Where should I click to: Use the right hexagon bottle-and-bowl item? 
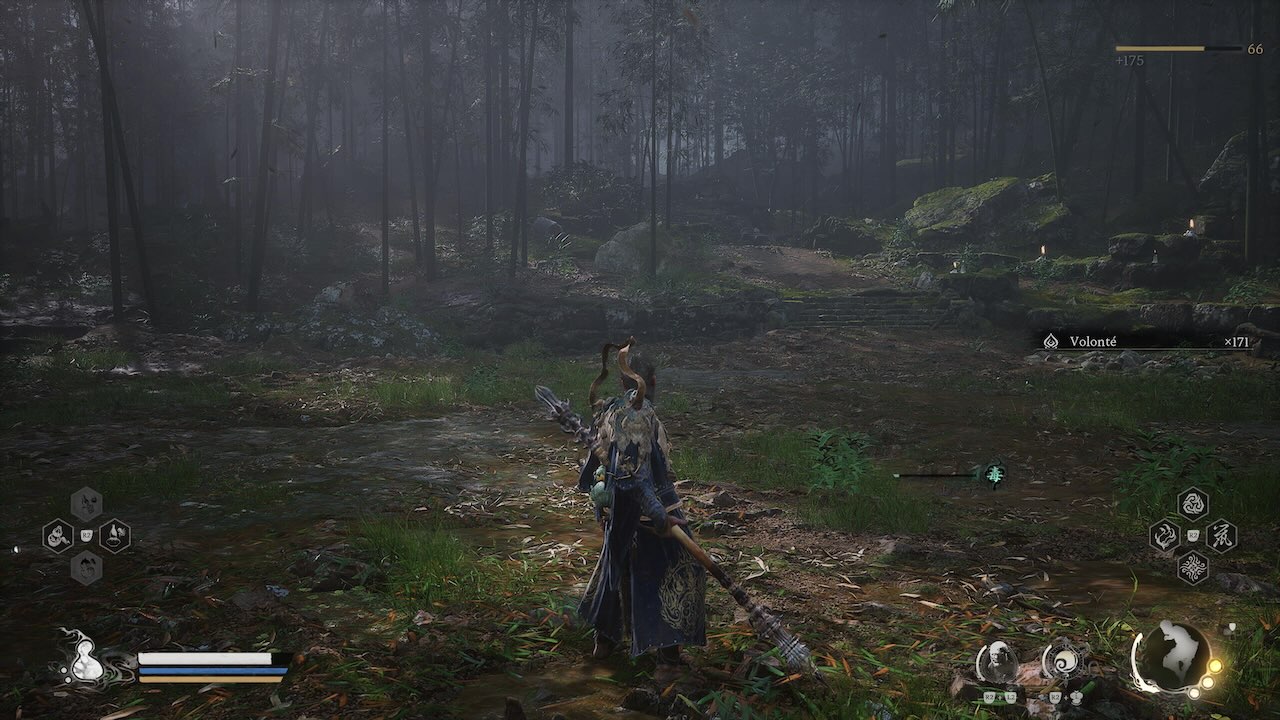click(114, 536)
